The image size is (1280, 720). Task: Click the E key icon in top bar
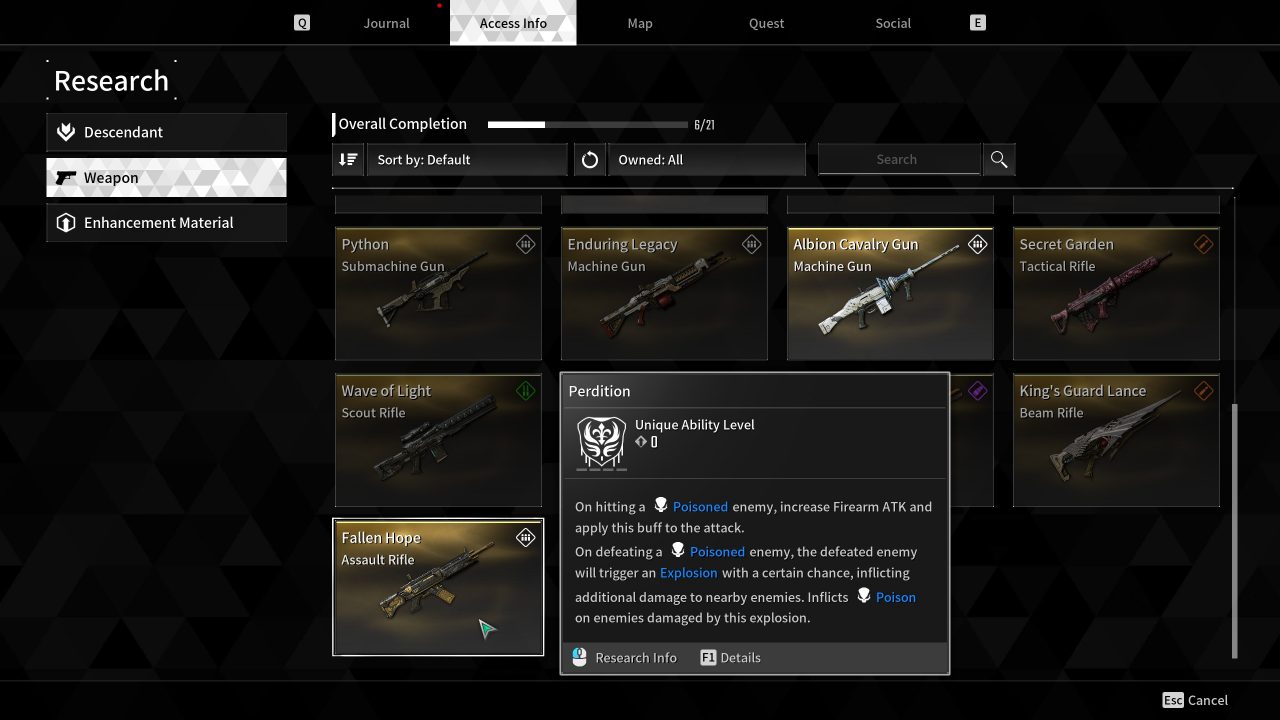(976, 22)
